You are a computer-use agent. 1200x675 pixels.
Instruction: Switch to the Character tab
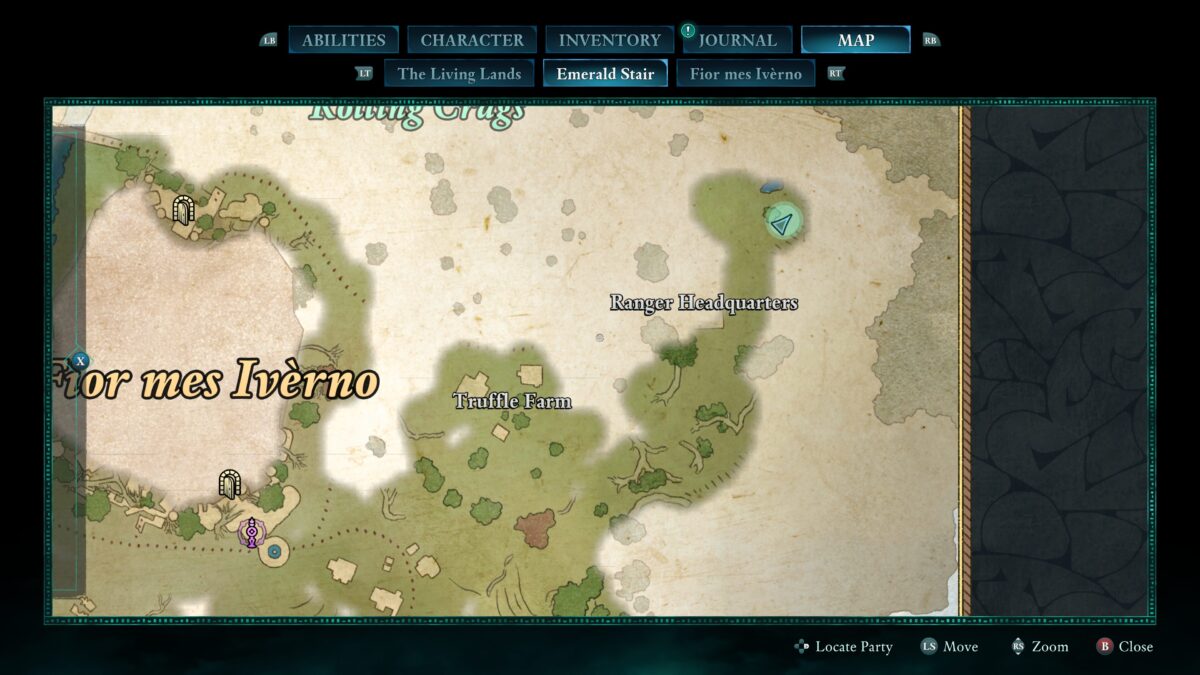click(x=472, y=40)
